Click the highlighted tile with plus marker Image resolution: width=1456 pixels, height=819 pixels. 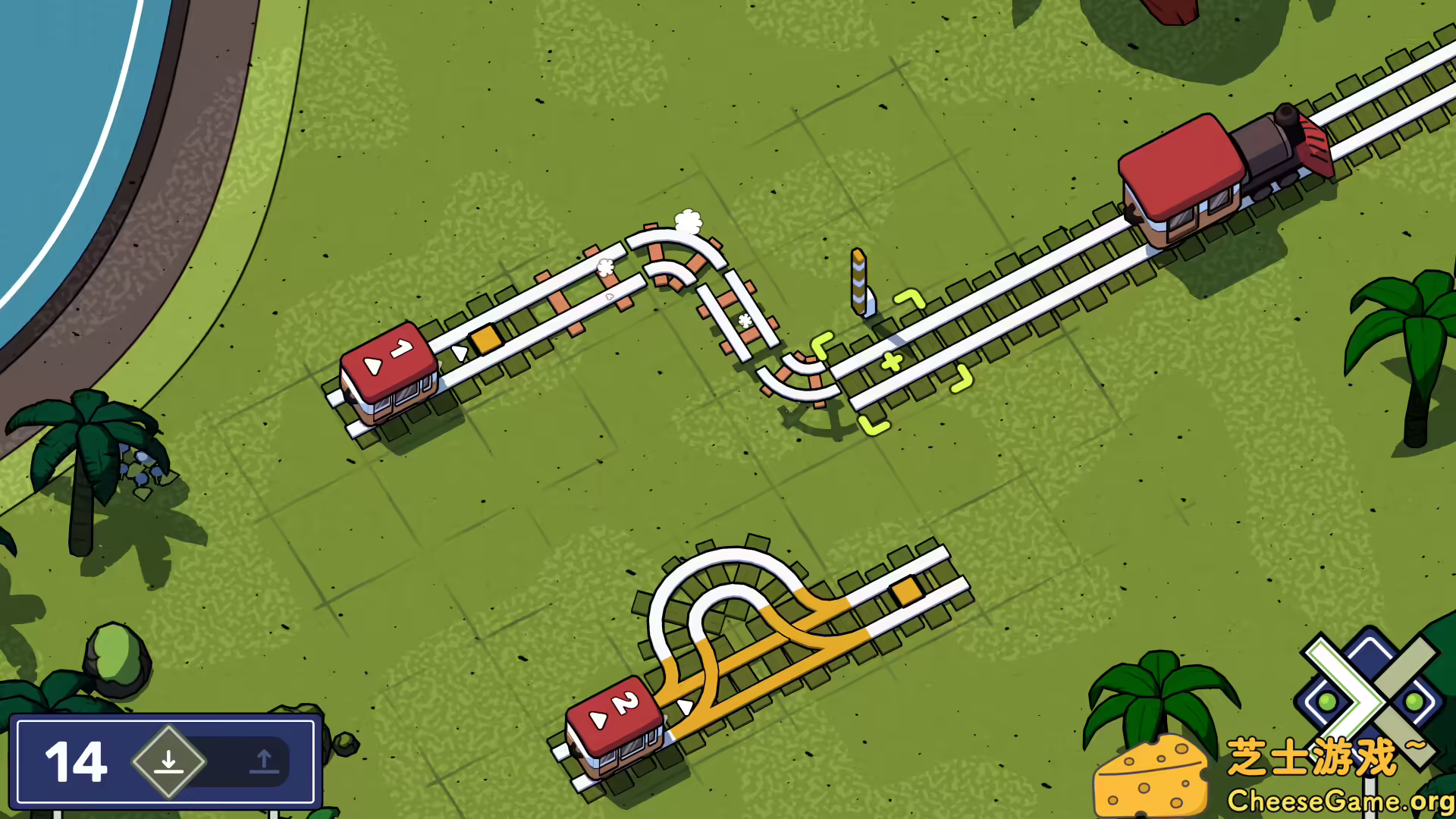pyautogui.click(x=891, y=360)
